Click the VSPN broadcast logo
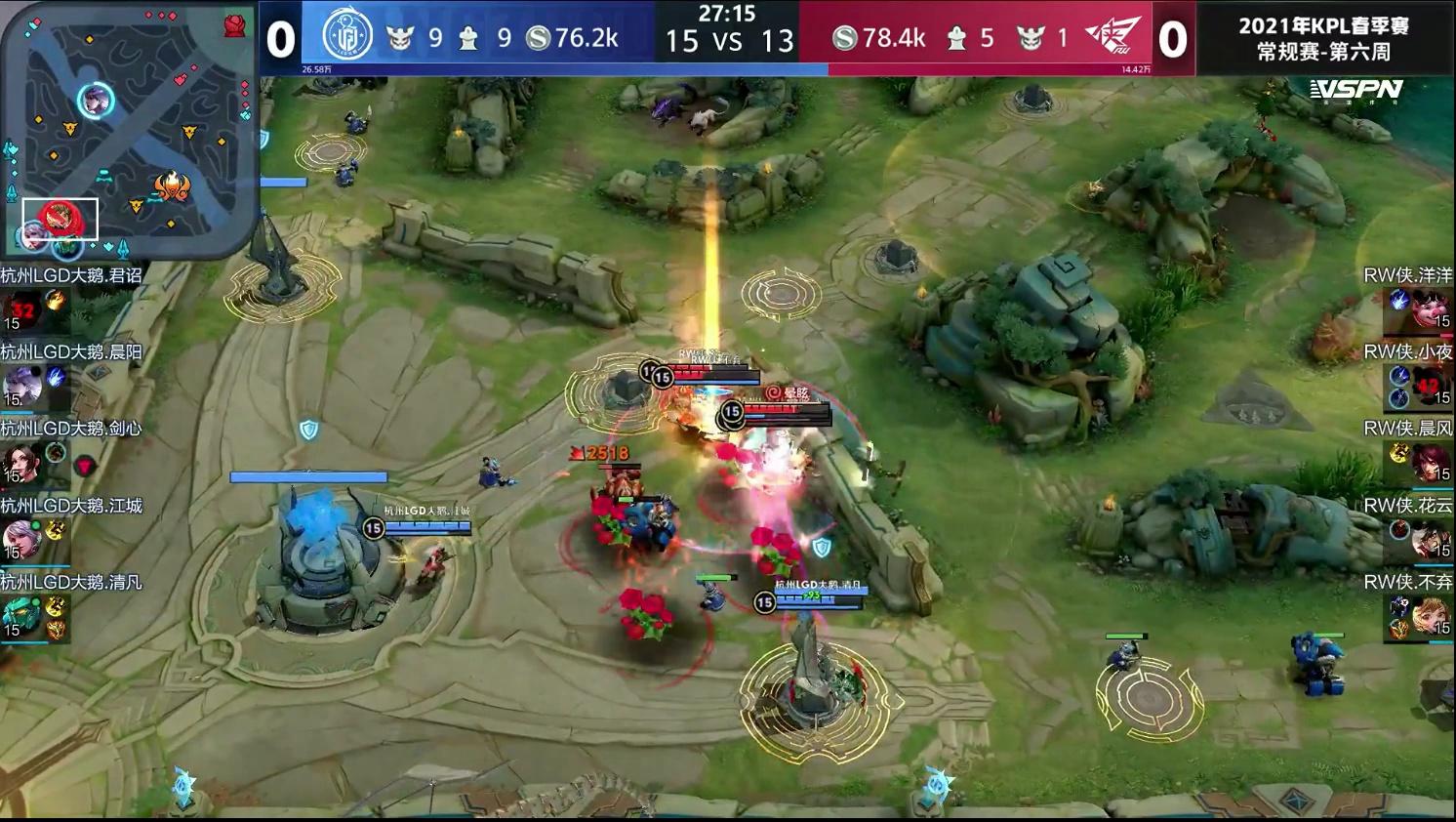The height and width of the screenshot is (822, 1456). tap(1356, 91)
